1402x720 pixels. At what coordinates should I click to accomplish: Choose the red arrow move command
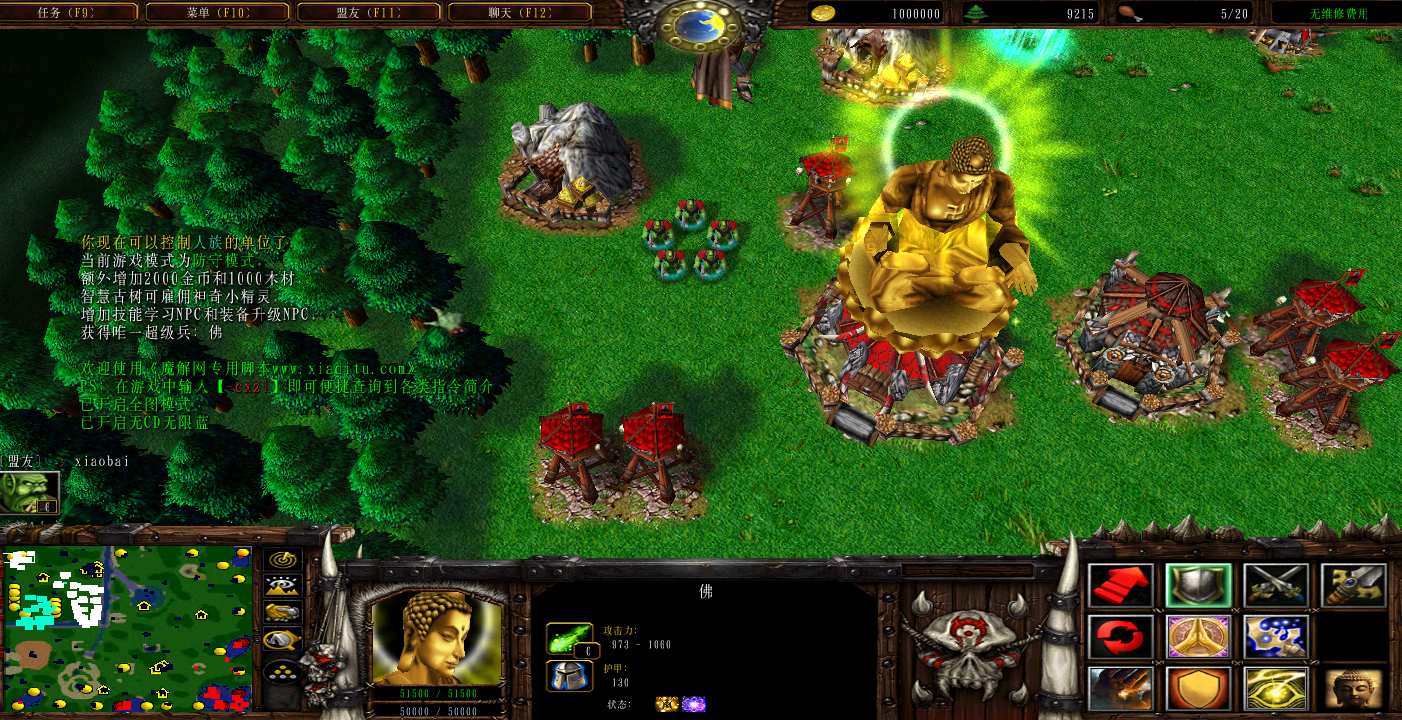(1120, 586)
